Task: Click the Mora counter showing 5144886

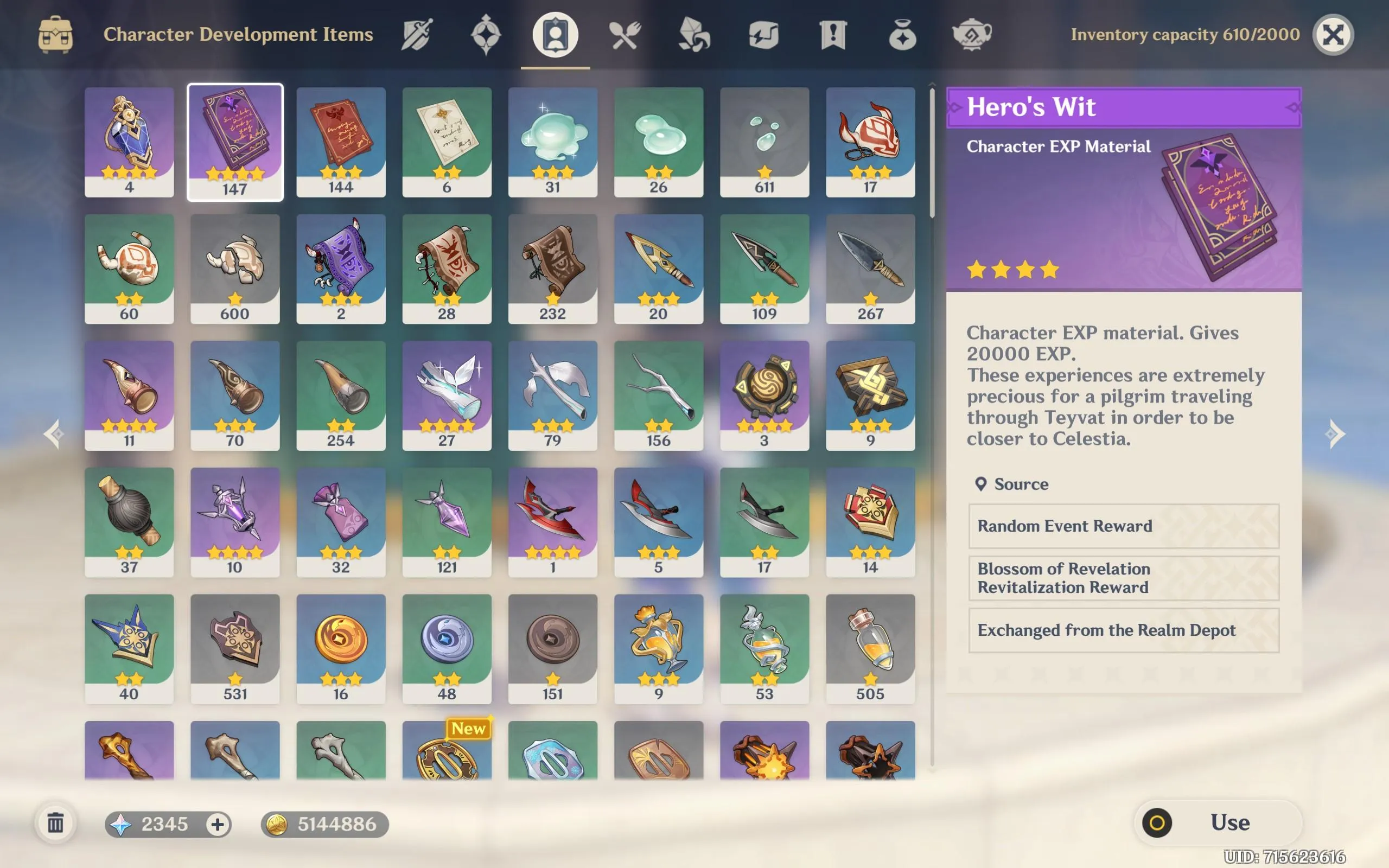Action: [323, 823]
